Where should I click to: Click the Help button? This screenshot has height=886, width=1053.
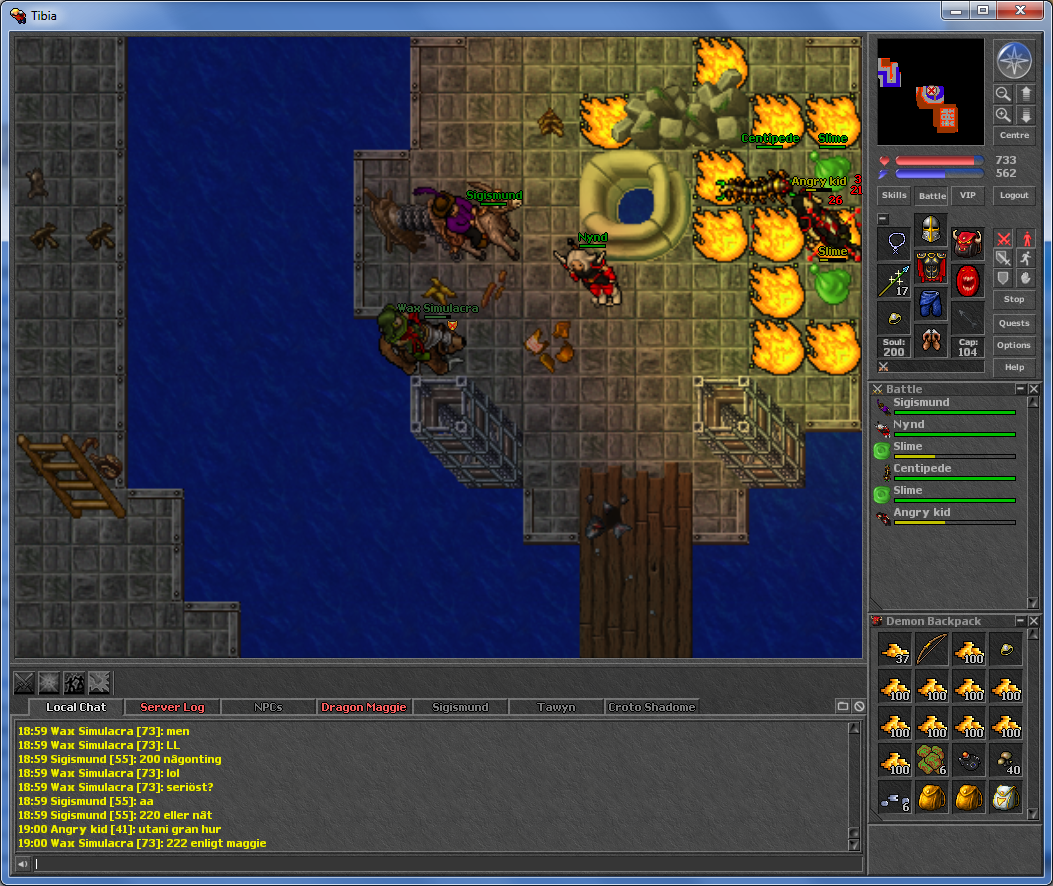pyautogui.click(x=1013, y=367)
